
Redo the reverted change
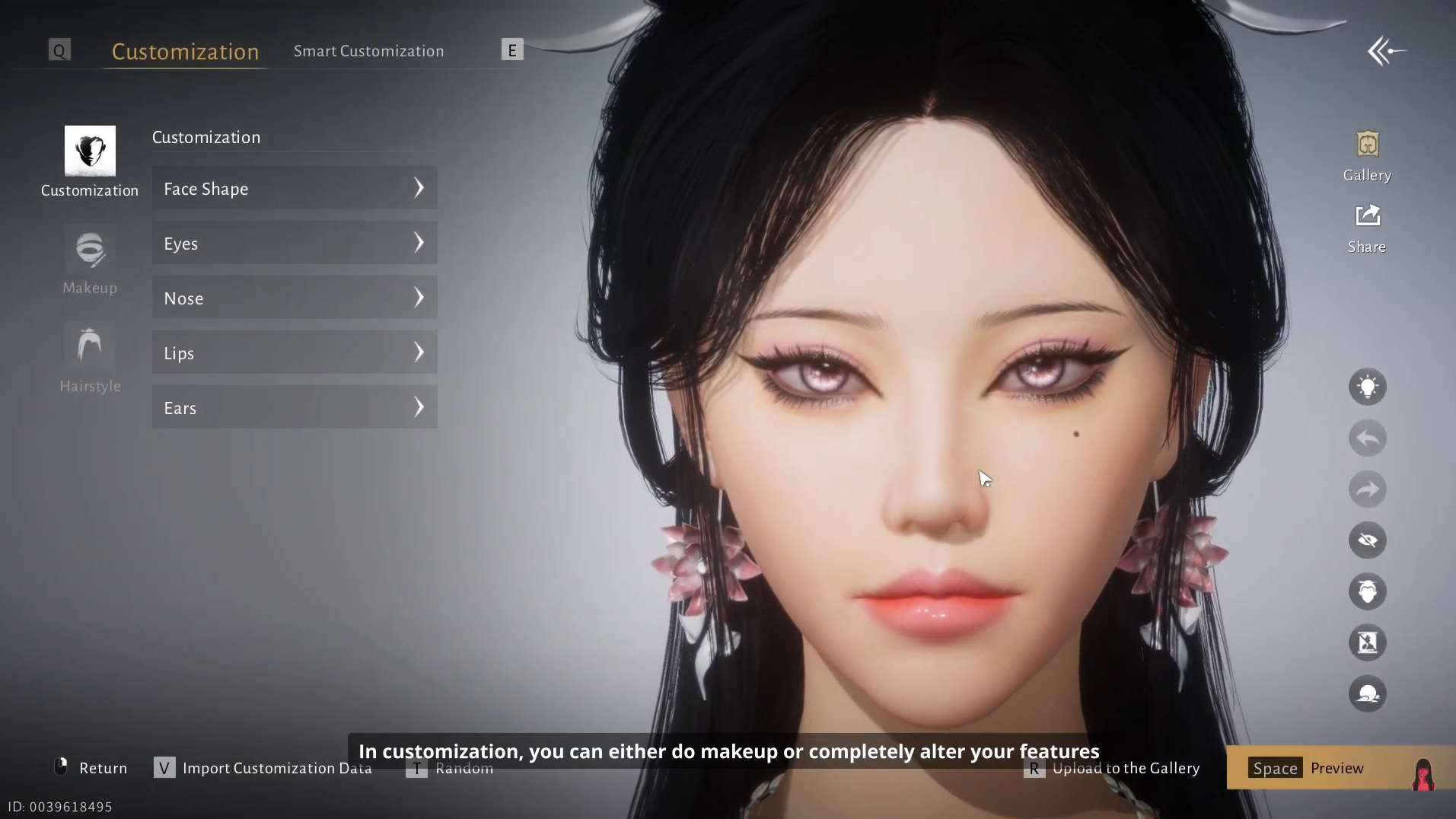tap(1367, 489)
